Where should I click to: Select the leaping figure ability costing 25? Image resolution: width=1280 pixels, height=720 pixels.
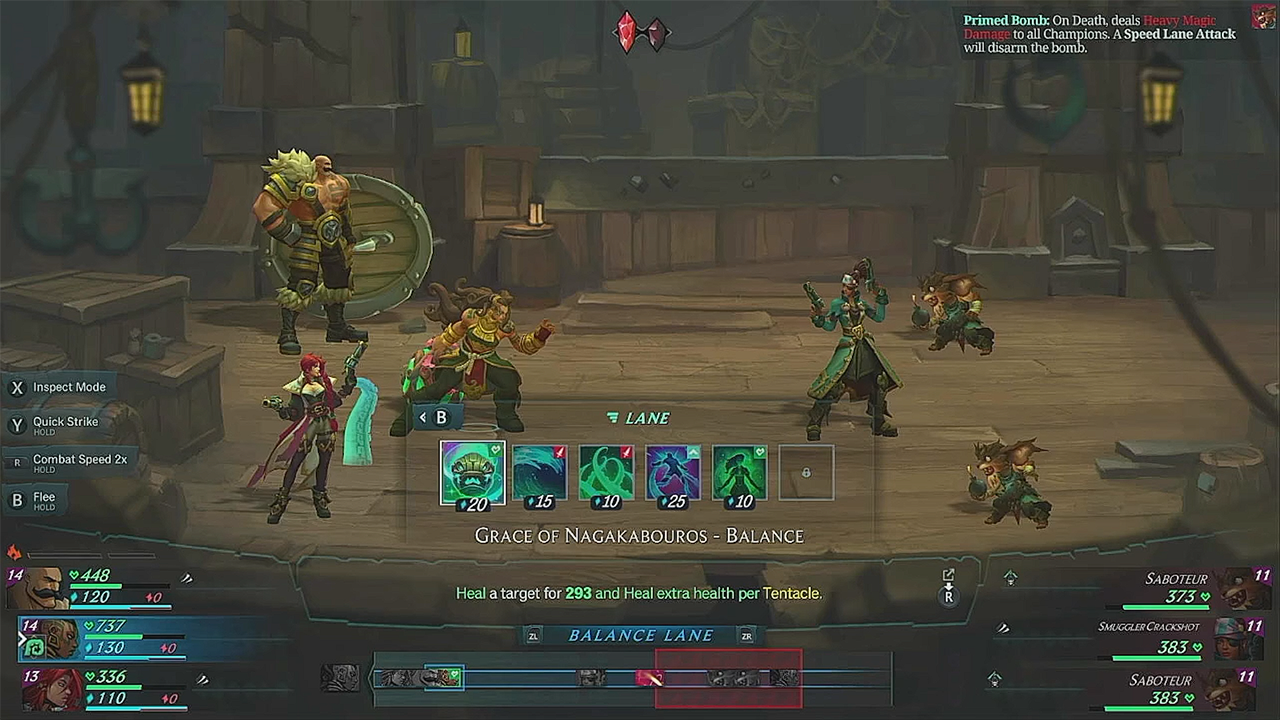click(672, 473)
